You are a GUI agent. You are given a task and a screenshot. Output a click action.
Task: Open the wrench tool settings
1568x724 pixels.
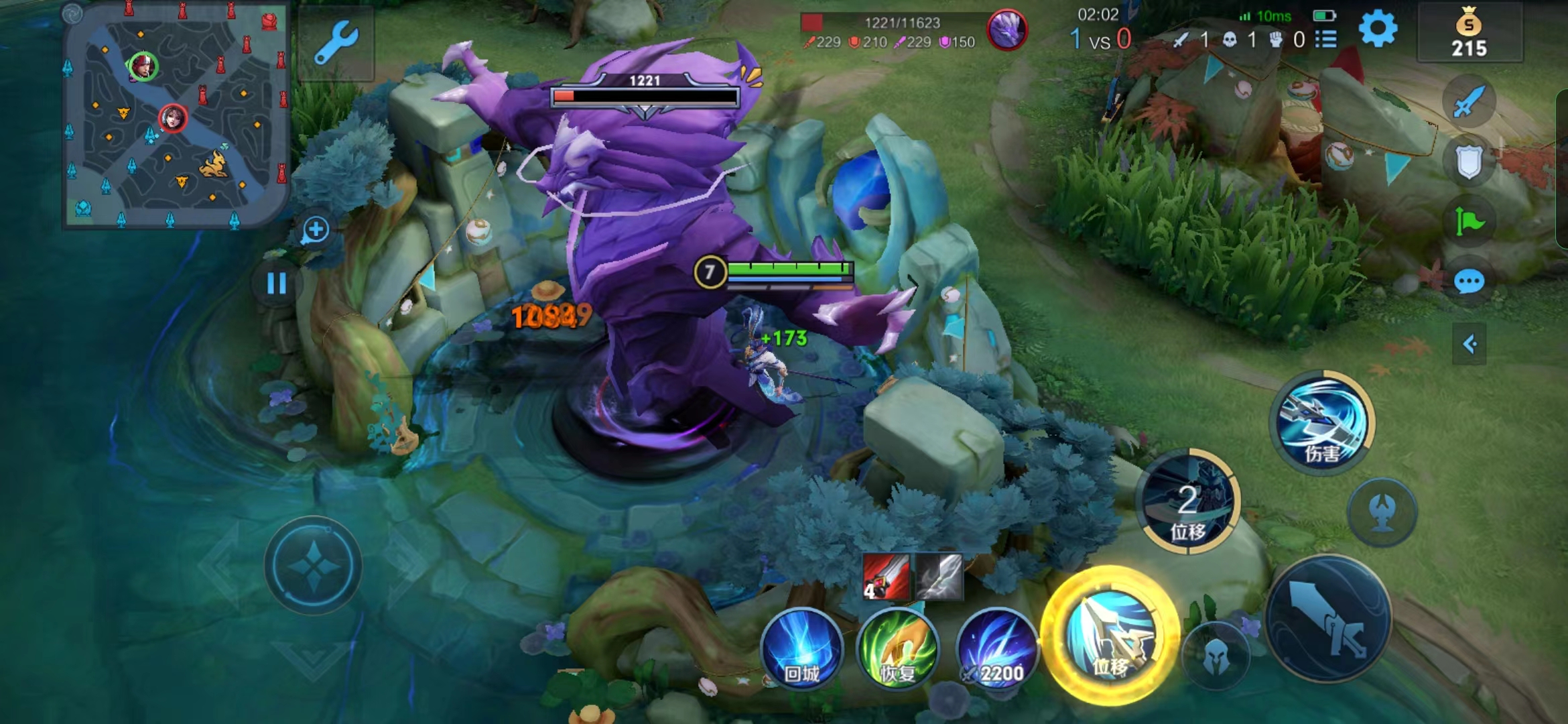pos(336,42)
